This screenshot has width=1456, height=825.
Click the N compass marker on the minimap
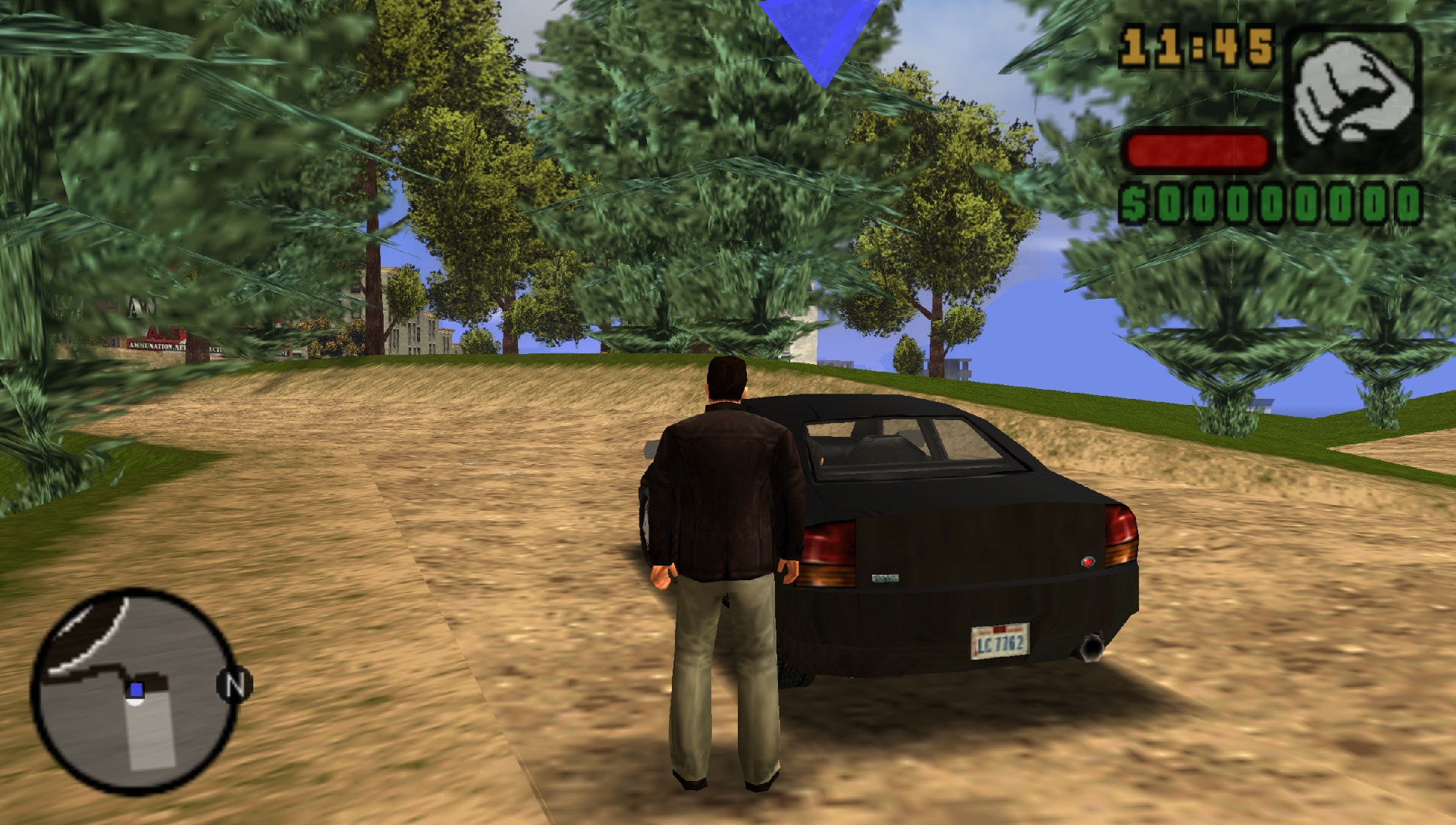pyautogui.click(x=235, y=685)
